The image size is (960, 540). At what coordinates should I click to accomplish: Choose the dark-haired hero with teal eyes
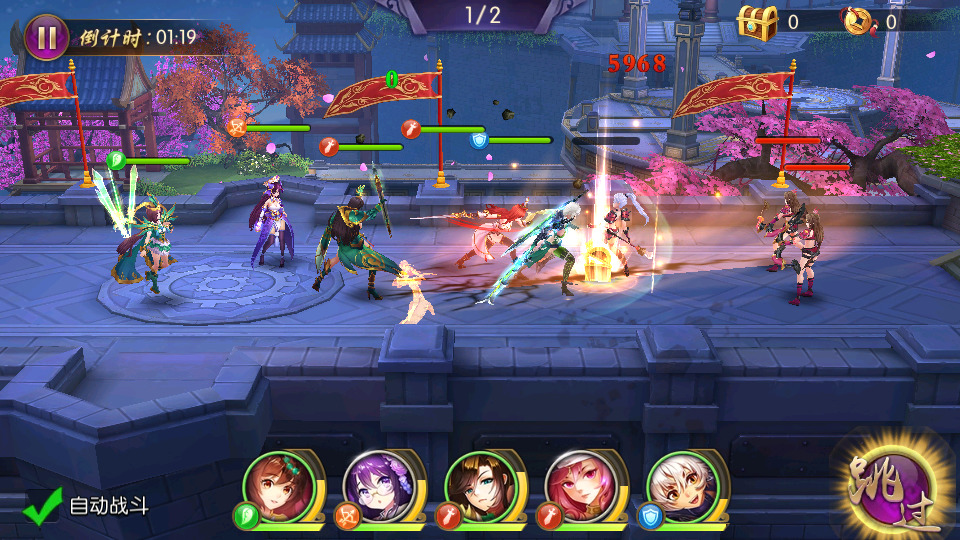point(483,489)
